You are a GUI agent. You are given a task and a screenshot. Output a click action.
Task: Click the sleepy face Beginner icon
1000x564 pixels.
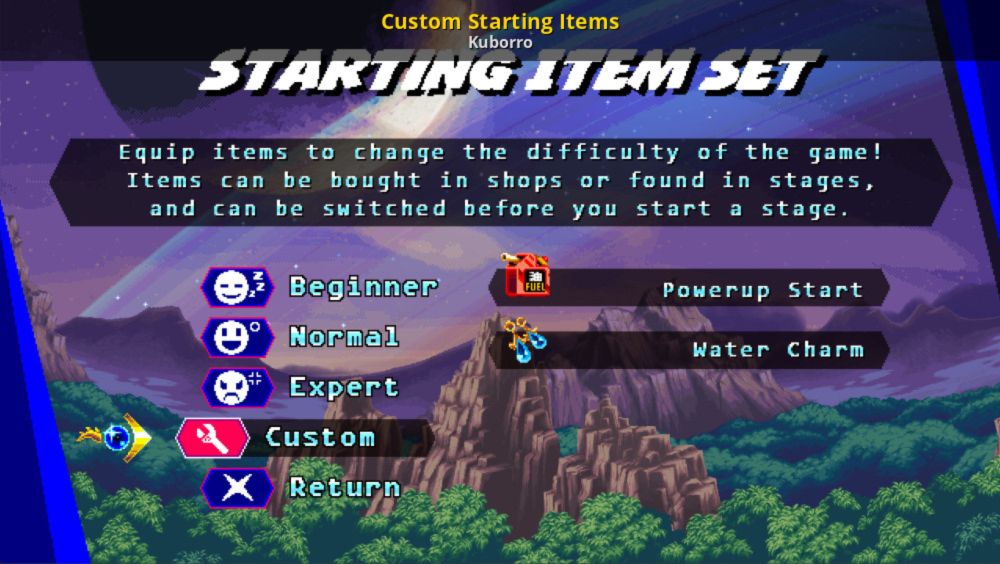click(x=237, y=287)
